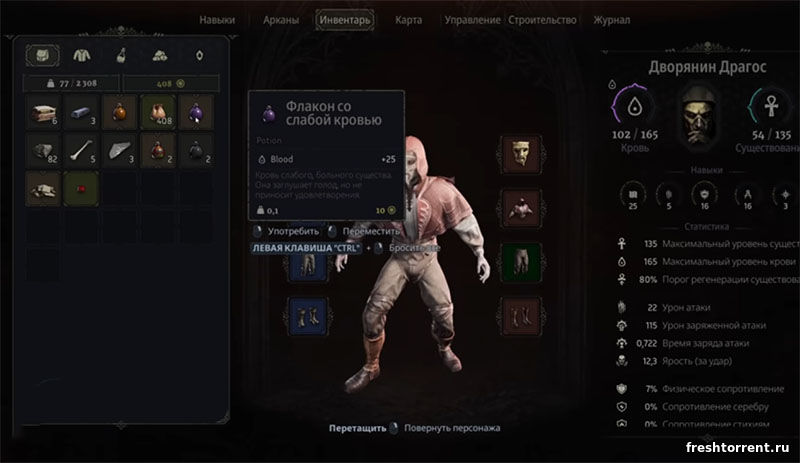Open the Карта tab
The image size is (800, 463).
coord(408,19)
